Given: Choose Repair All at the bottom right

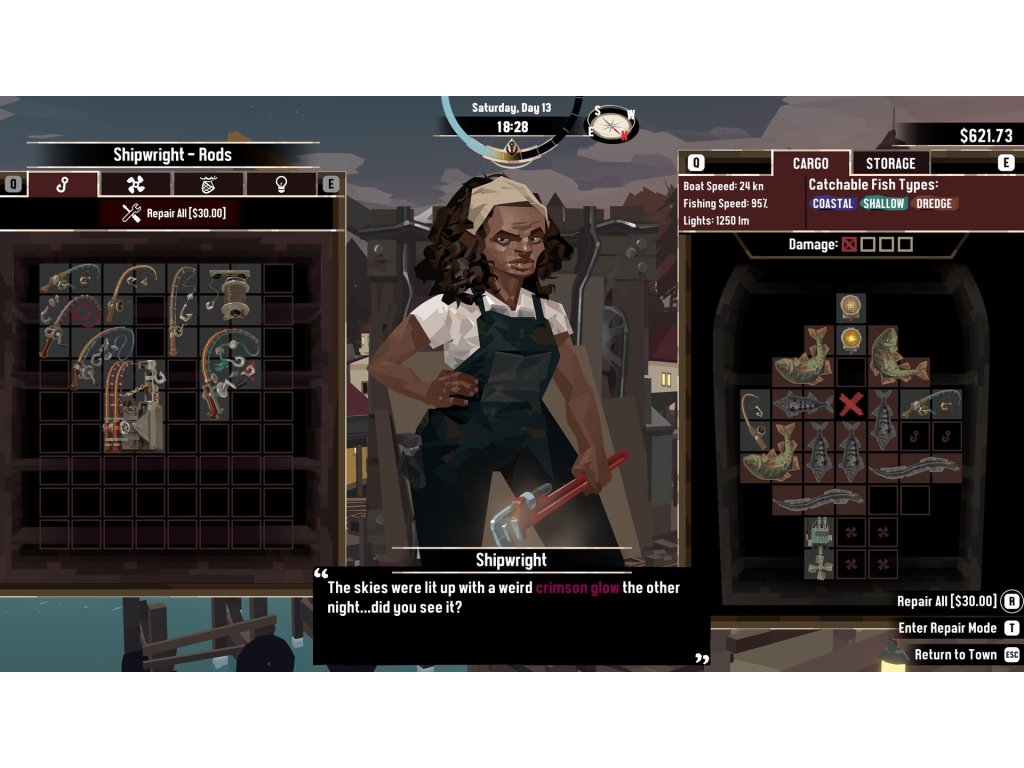Looking at the screenshot, I should (x=948, y=601).
